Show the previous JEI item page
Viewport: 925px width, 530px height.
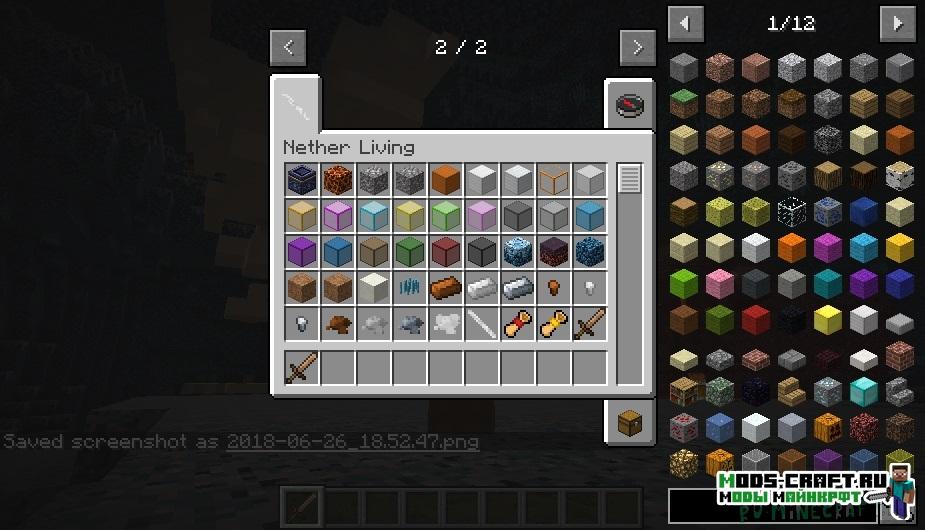pos(685,22)
